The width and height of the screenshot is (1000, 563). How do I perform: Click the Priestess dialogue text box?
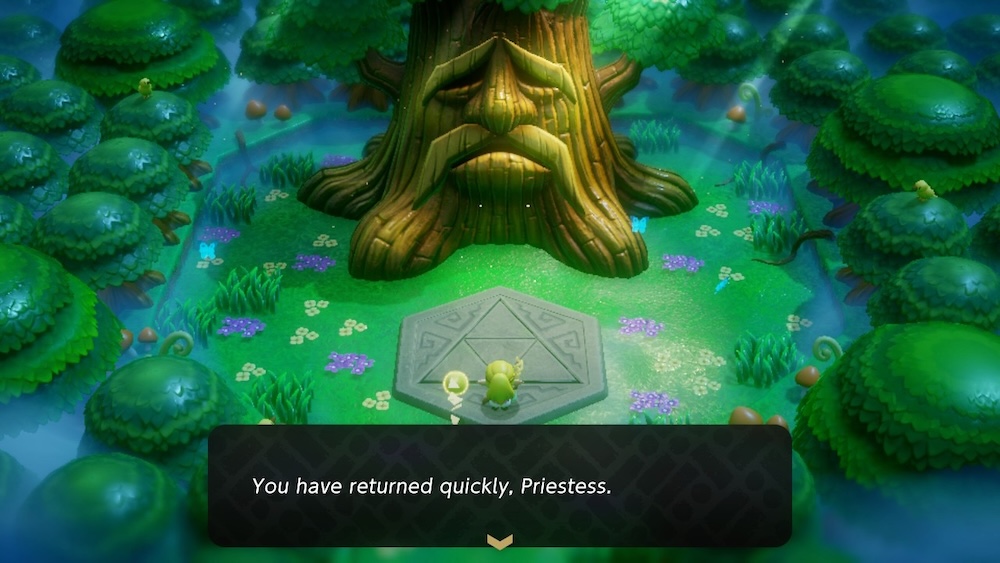coord(499,486)
